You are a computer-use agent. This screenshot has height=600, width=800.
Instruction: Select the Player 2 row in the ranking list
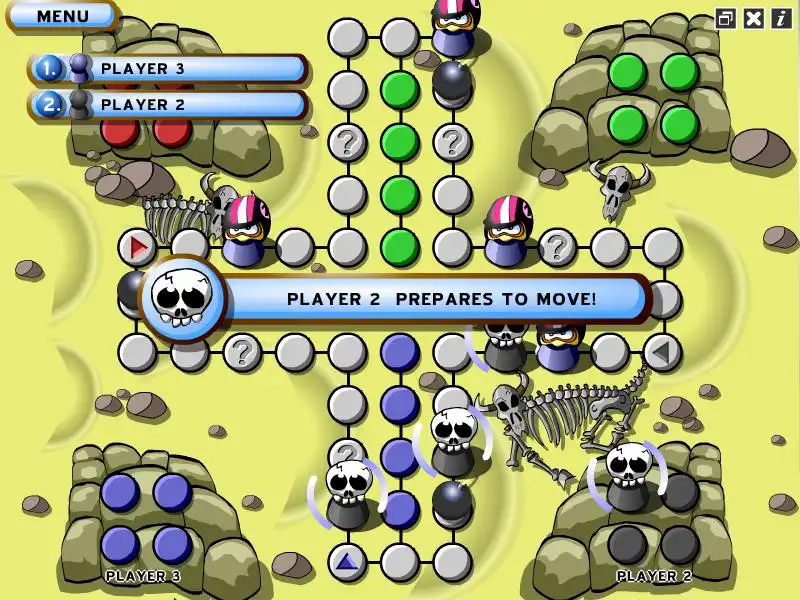pyautogui.click(x=168, y=104)
